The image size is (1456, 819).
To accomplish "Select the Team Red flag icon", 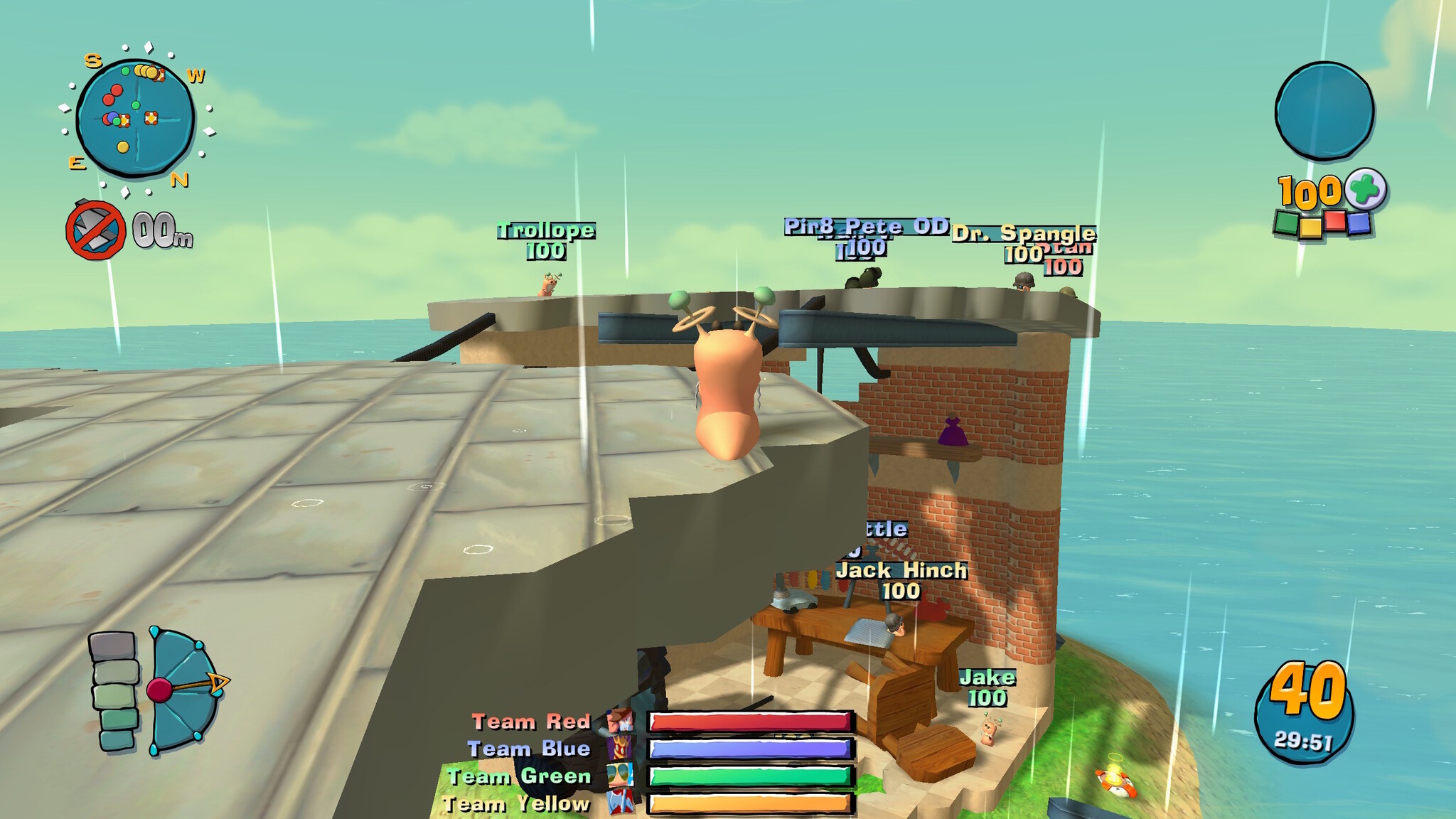I will (x=620, y=721).
